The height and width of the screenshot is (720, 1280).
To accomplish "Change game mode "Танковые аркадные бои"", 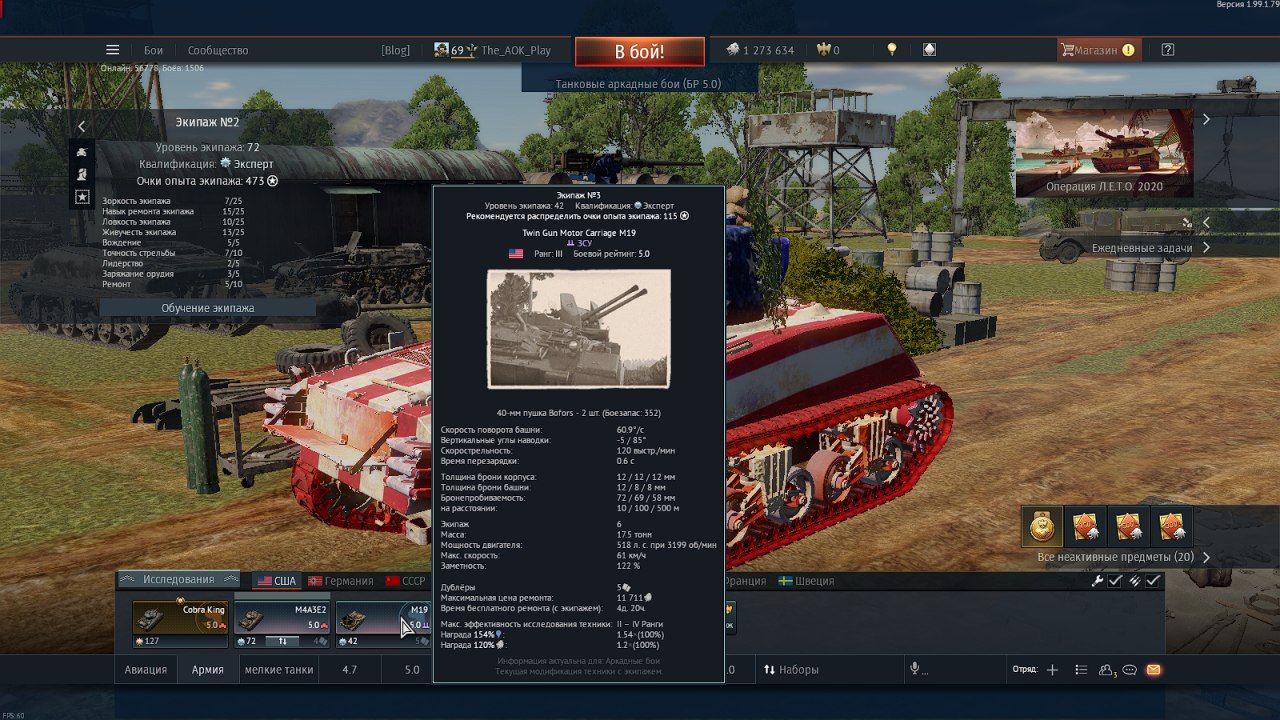I will (638, 84).
